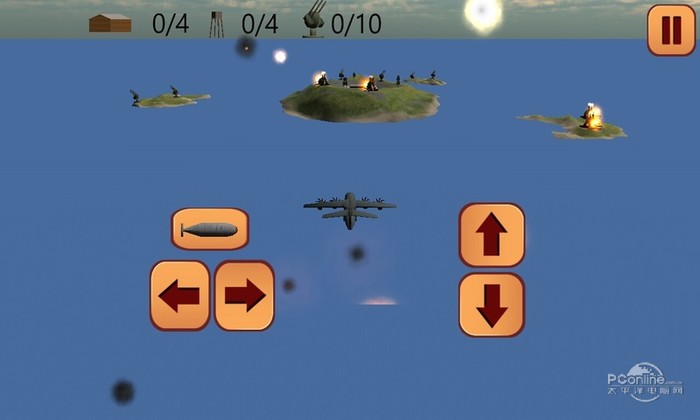Tap the up arrow button

click(x=491, y=235)
